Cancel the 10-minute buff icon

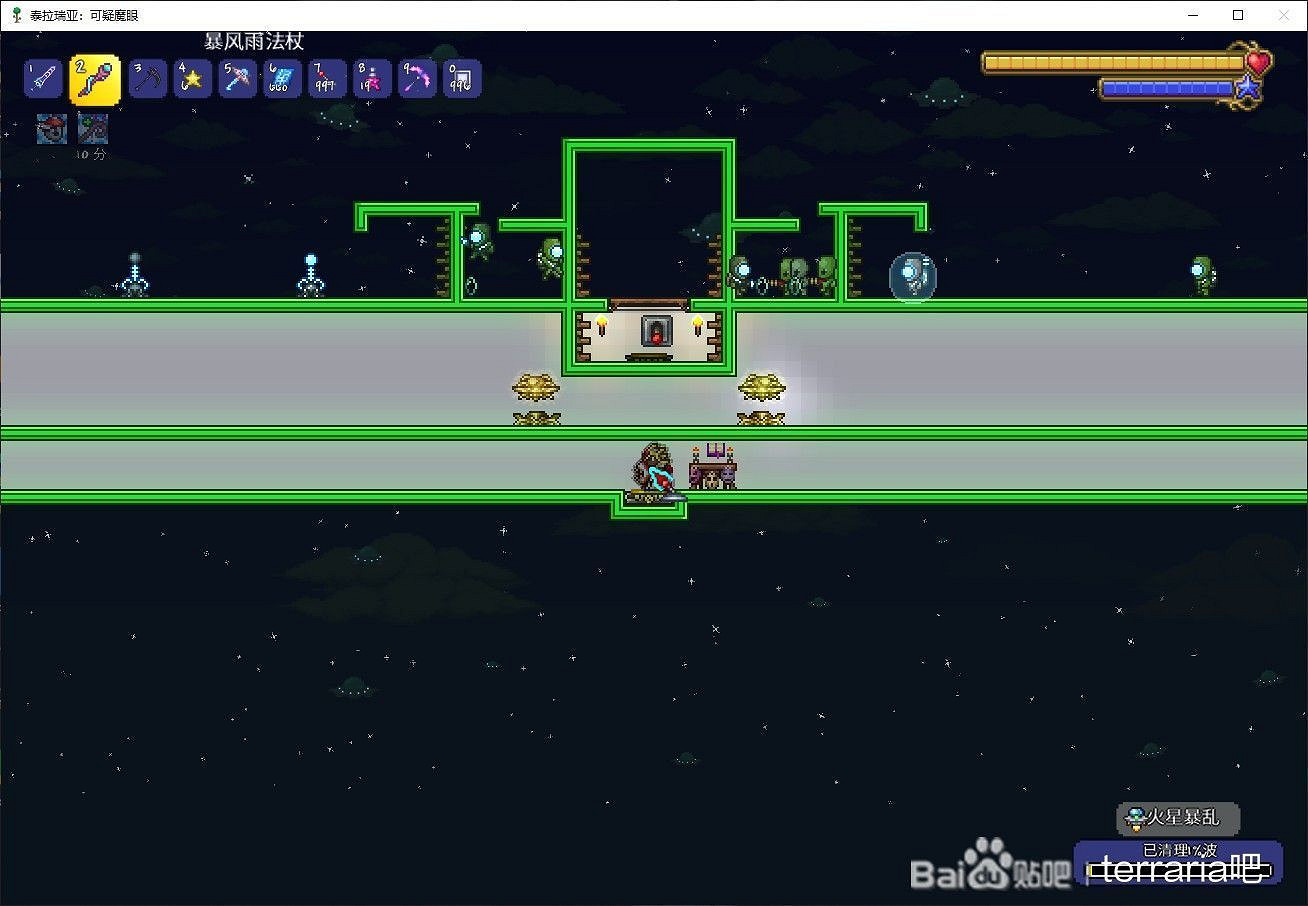(x=92, y=128)
